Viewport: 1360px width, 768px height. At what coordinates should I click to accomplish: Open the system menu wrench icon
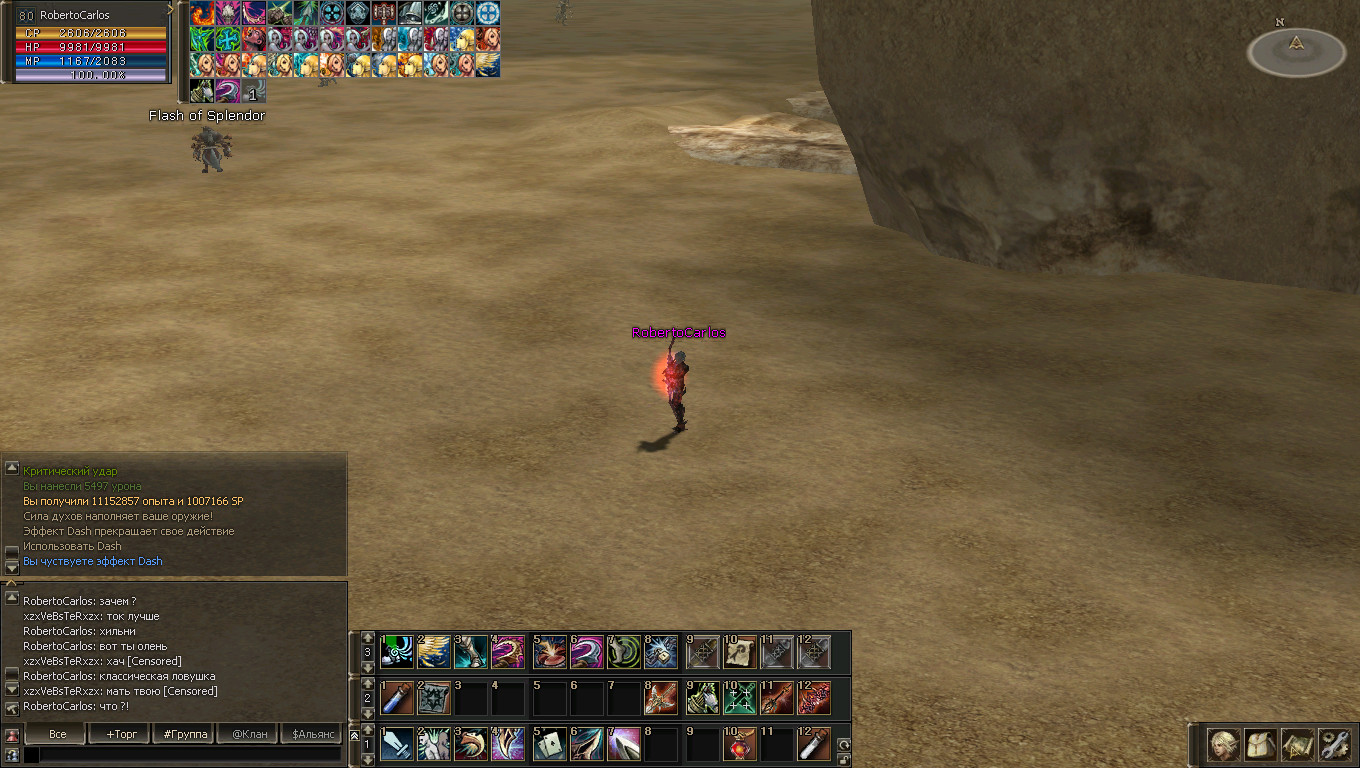pos(1335,744)
